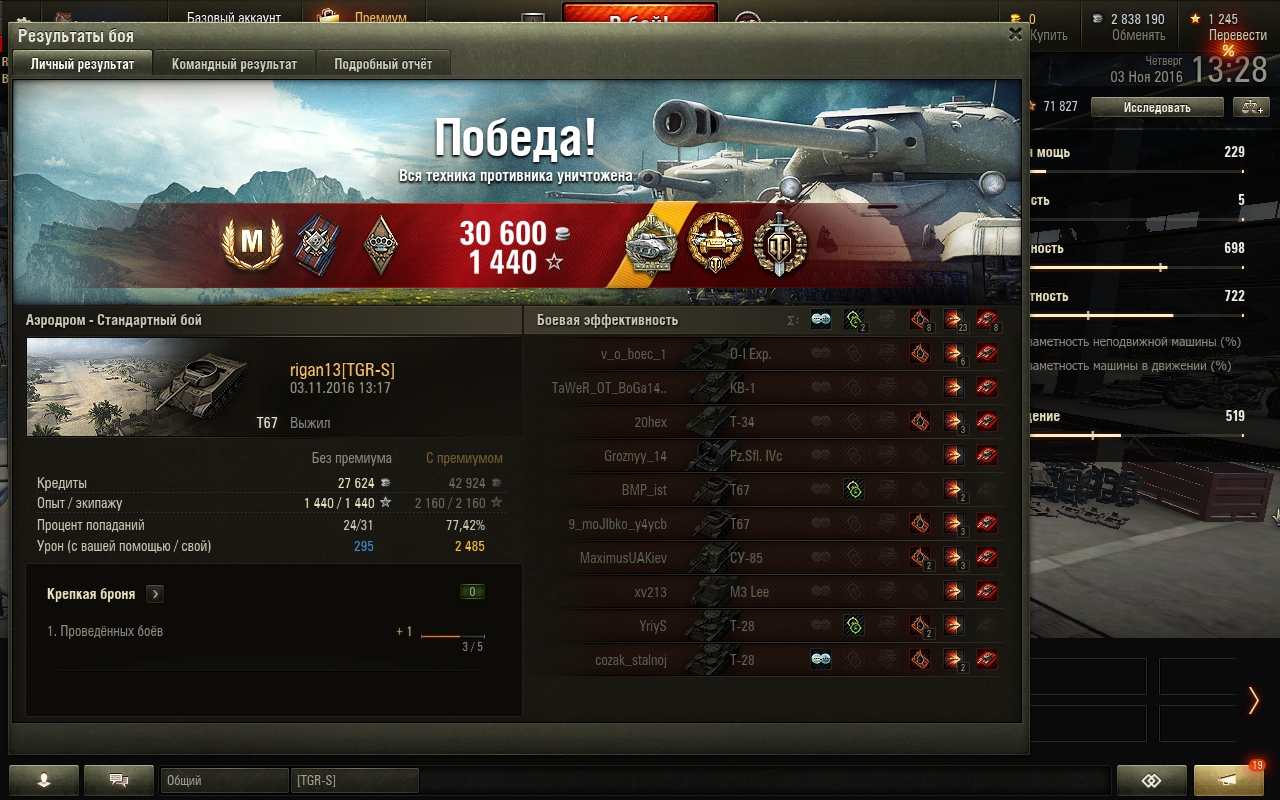Close the battle results window
This screenshot has width=1280, height=800.
[x=1015, y=34]
